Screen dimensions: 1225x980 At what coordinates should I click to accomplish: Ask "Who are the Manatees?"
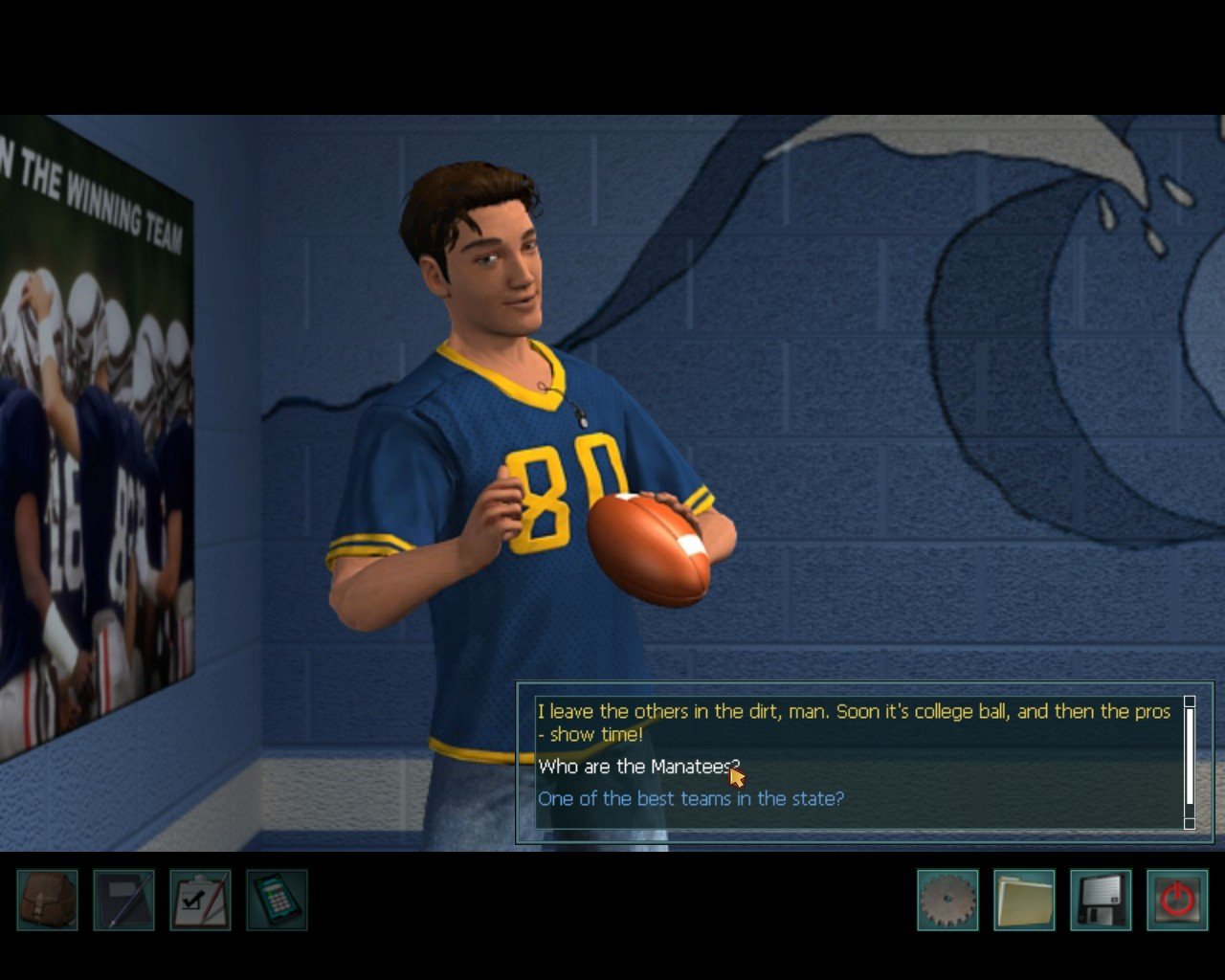[635, 767]
